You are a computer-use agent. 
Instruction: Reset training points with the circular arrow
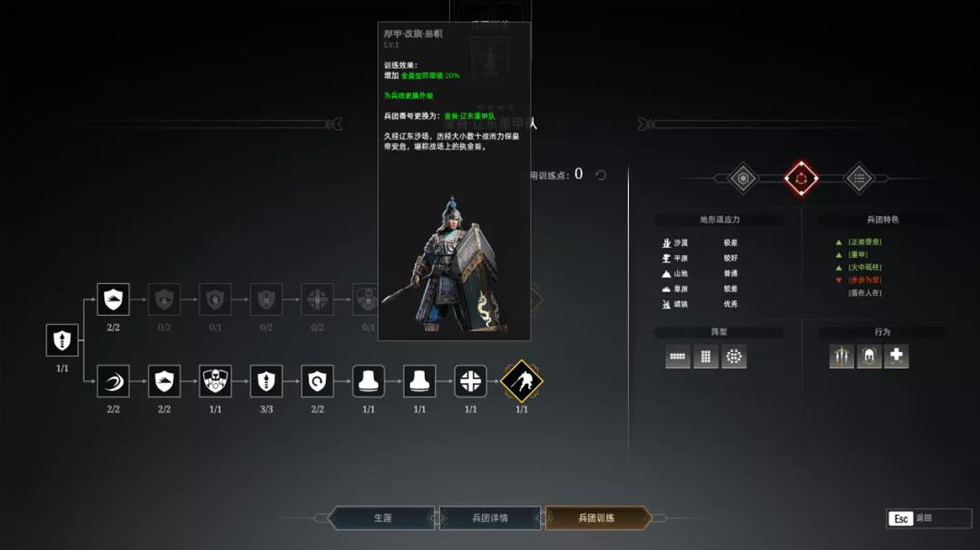[601, 175]
